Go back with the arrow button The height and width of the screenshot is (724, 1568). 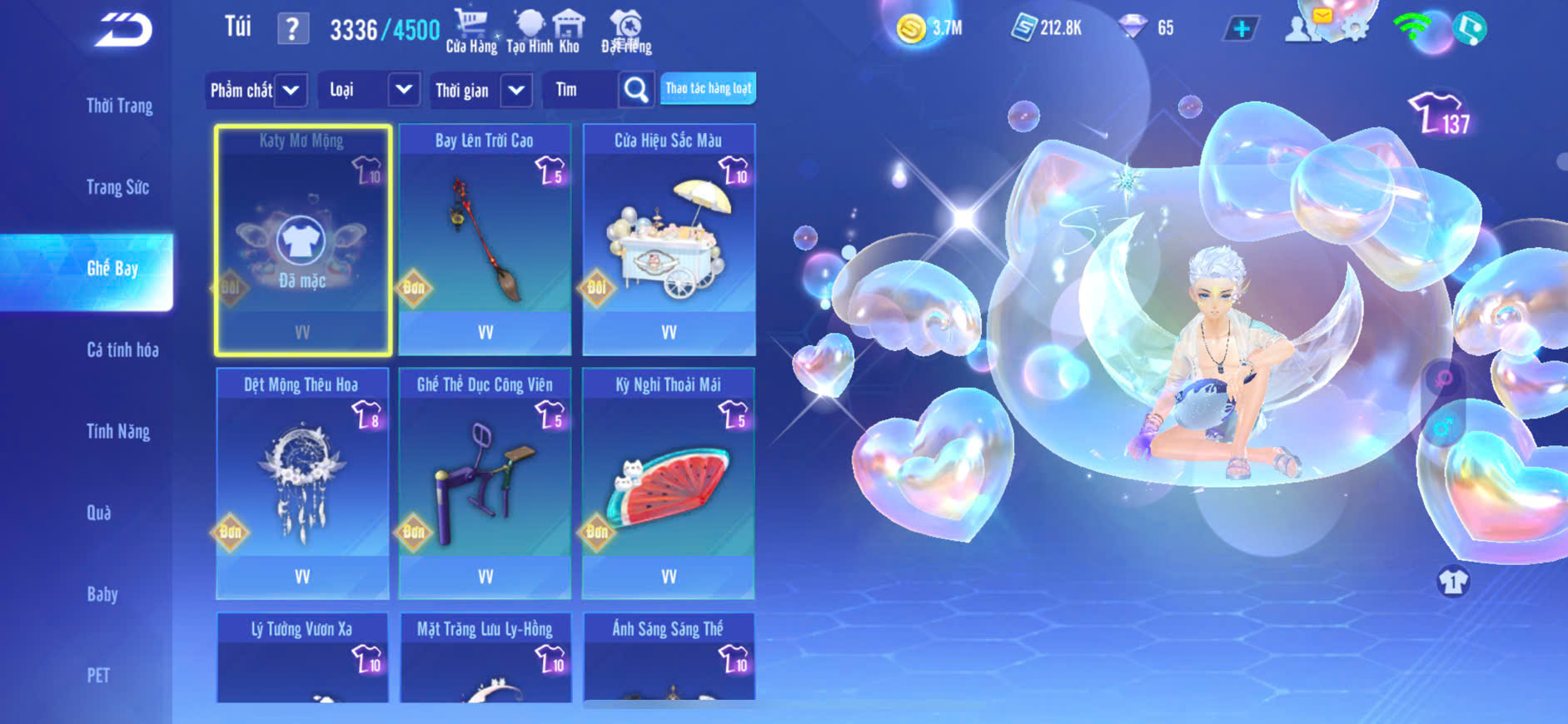123,30
